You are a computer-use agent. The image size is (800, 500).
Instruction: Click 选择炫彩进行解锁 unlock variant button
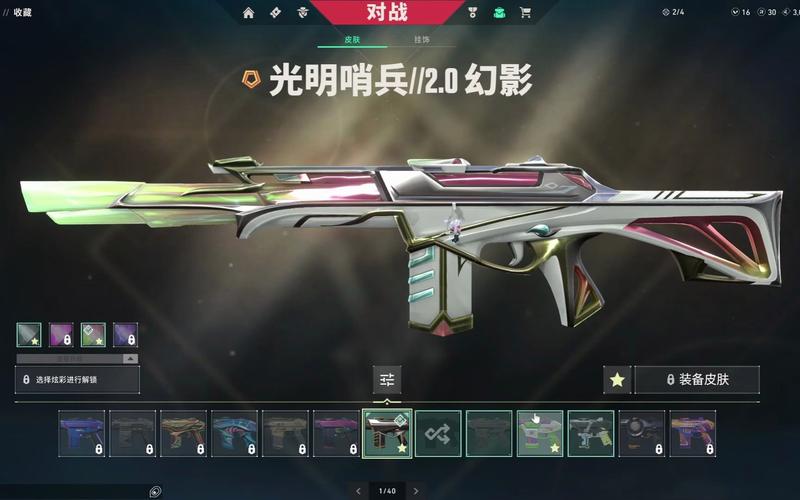coord(77,380)
